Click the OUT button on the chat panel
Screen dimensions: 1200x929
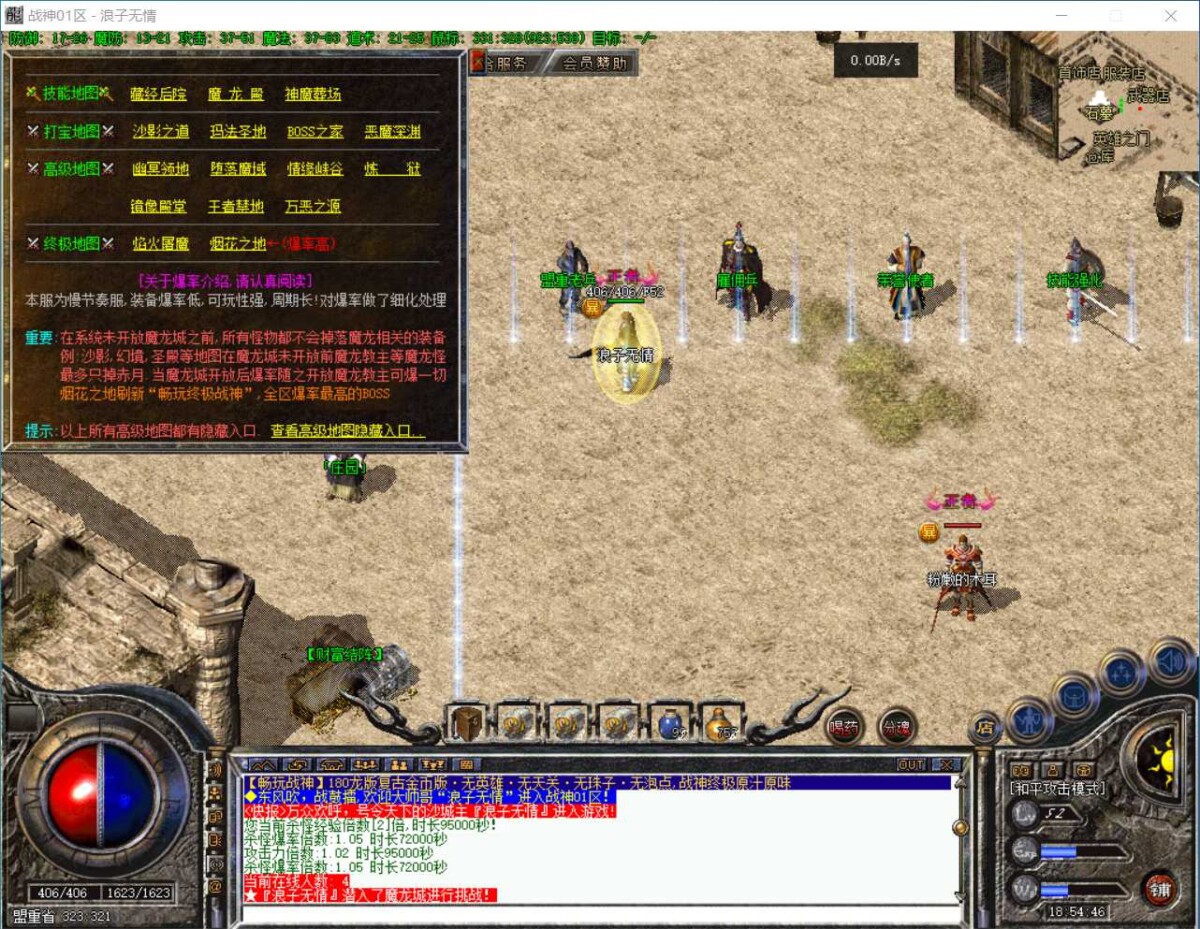coord(911,764)
